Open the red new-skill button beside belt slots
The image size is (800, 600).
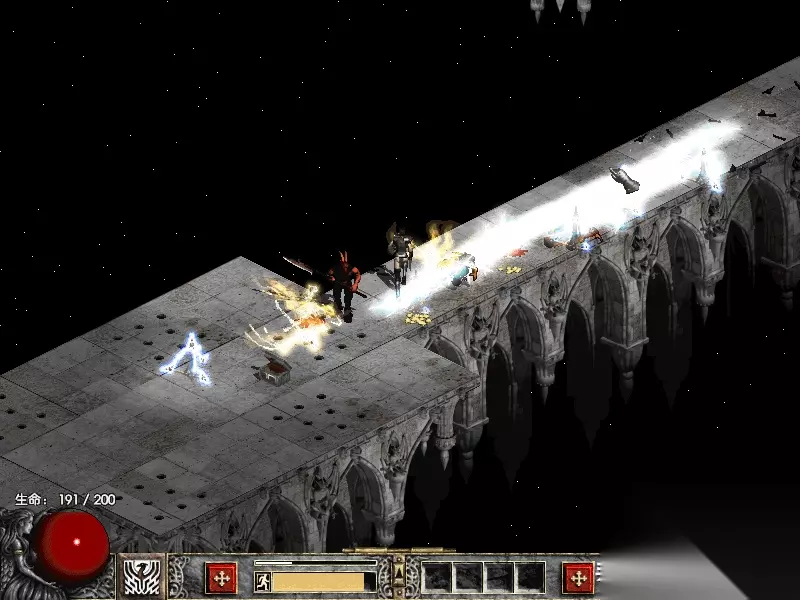(577, 578)
